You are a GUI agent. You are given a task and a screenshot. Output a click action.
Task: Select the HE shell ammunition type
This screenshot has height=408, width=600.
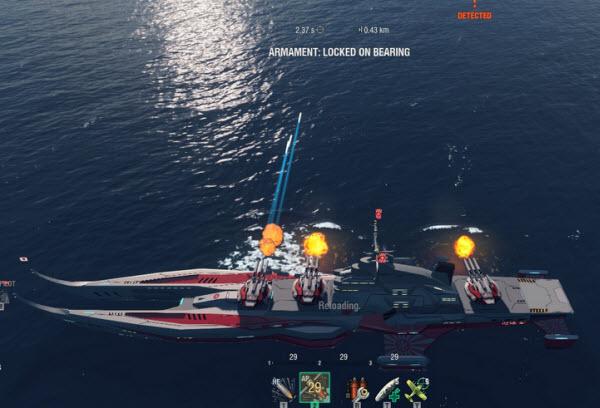pos(283,389)
